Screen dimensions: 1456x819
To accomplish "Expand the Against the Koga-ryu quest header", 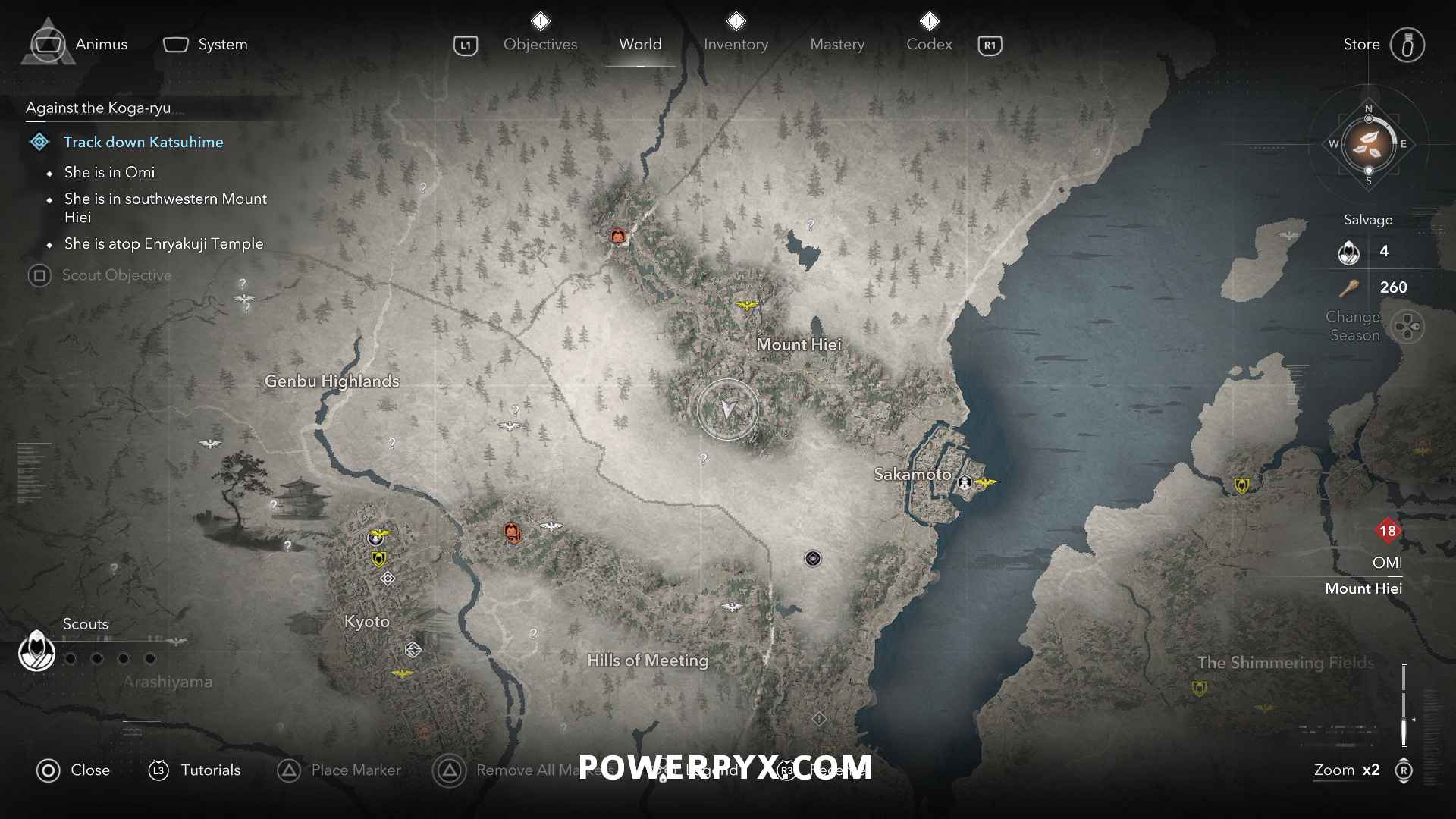I will [x=97, y=108].
